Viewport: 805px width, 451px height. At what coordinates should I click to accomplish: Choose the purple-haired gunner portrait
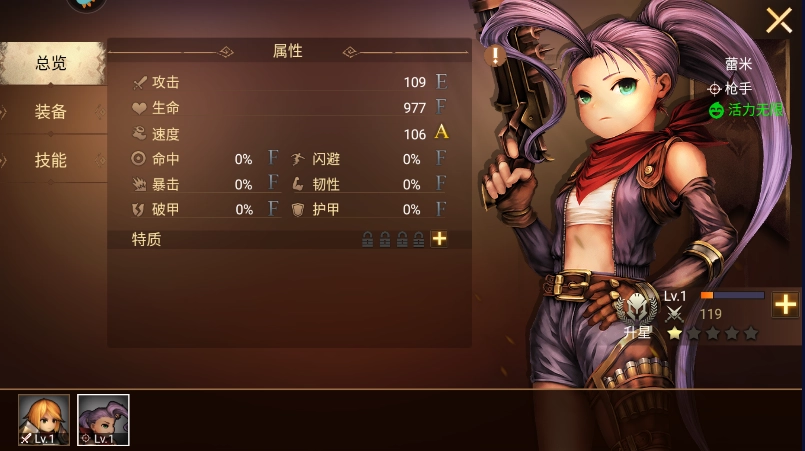point(103,420)
